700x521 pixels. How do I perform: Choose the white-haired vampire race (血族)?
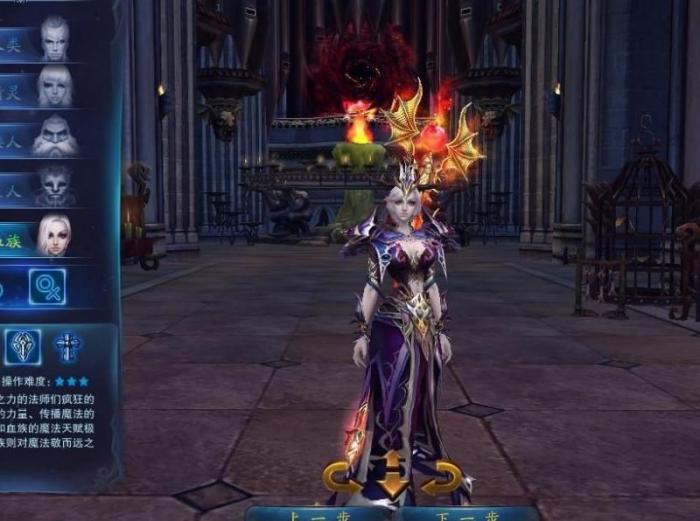(53, 236)
